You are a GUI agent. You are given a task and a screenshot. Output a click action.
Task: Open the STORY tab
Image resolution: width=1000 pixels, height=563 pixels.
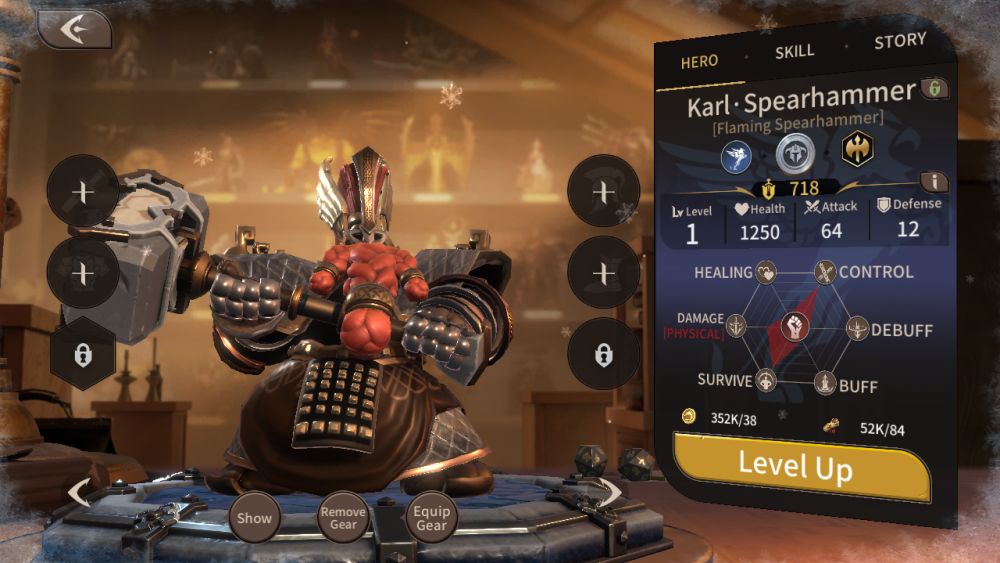[900, 42]
